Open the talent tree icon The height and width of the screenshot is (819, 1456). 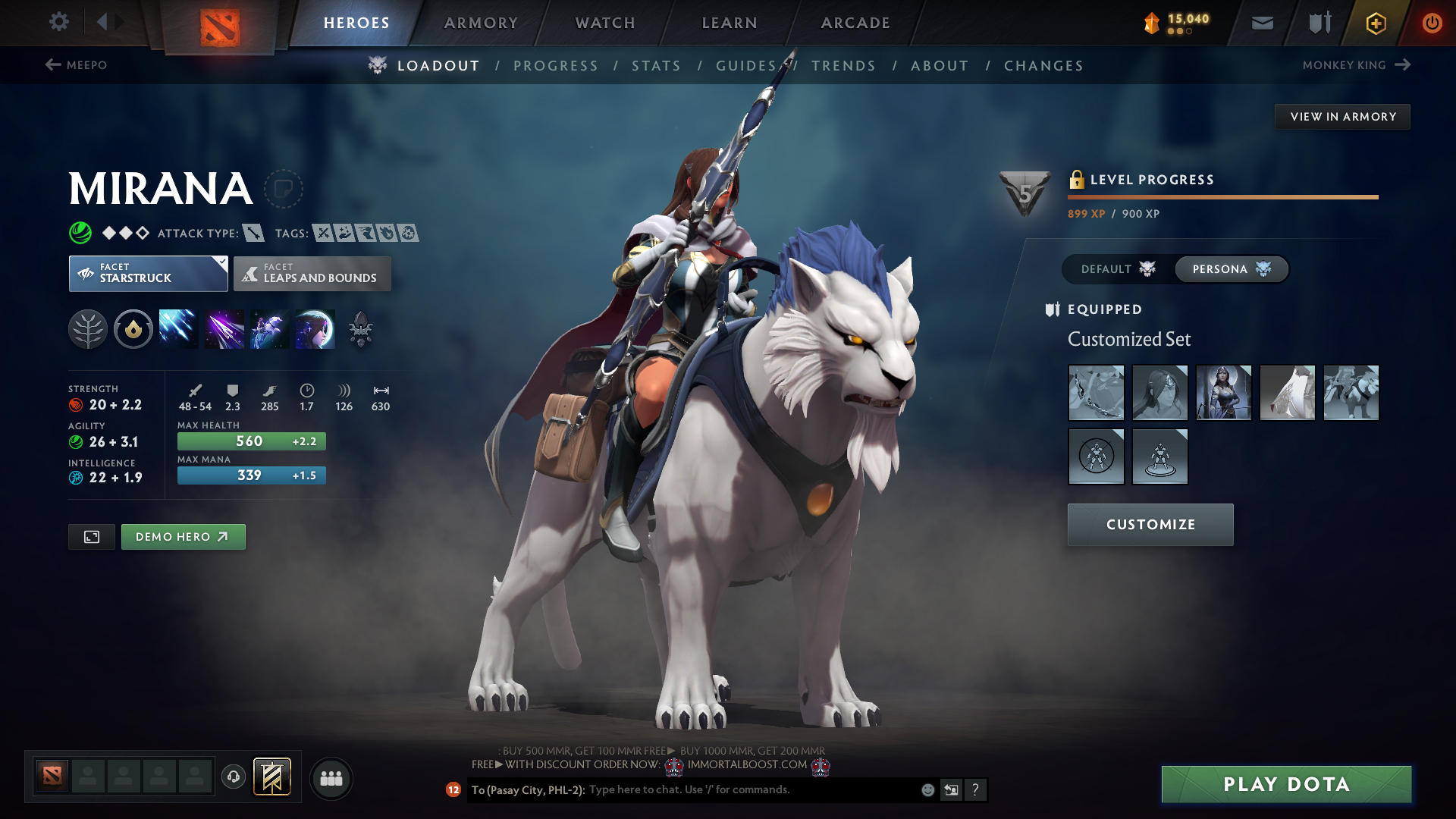[87, 328]
